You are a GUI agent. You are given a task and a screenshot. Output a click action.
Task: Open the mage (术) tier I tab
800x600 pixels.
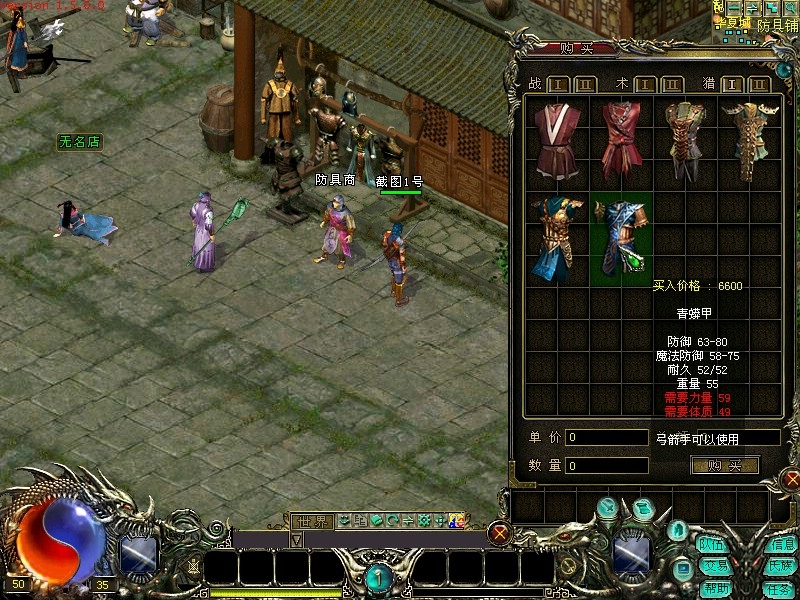(646, 84)
